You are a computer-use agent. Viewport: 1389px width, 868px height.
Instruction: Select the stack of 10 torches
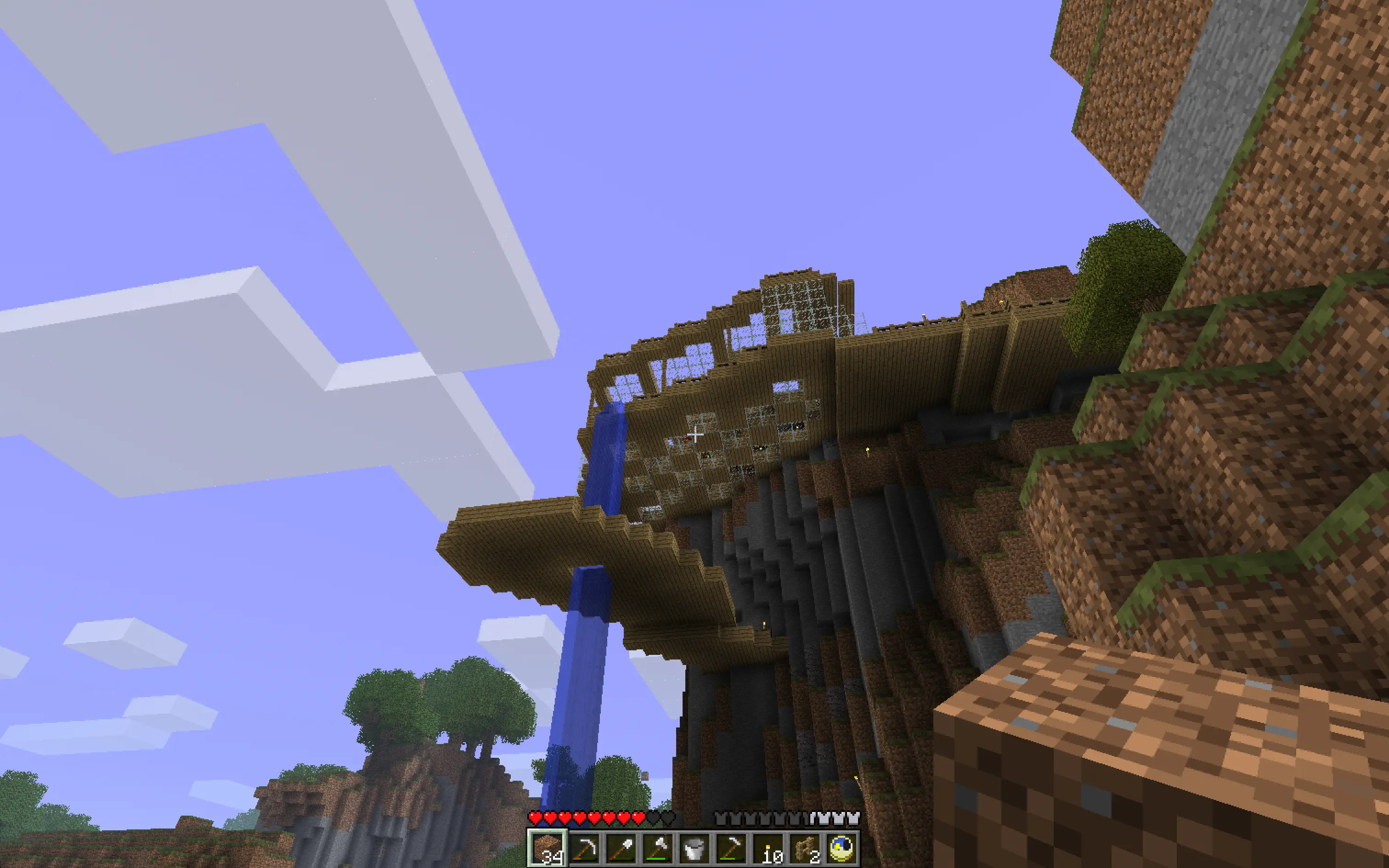(x=769, y=848)
